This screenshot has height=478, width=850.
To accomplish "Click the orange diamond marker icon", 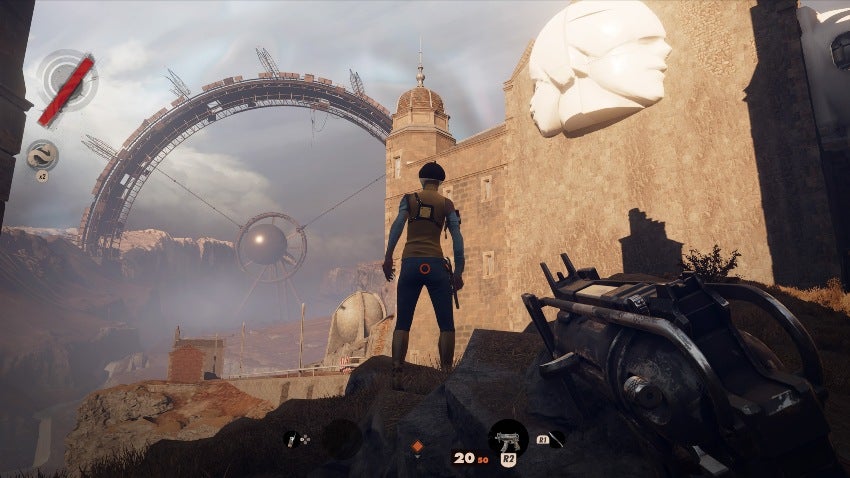I will tap(418, 446).
